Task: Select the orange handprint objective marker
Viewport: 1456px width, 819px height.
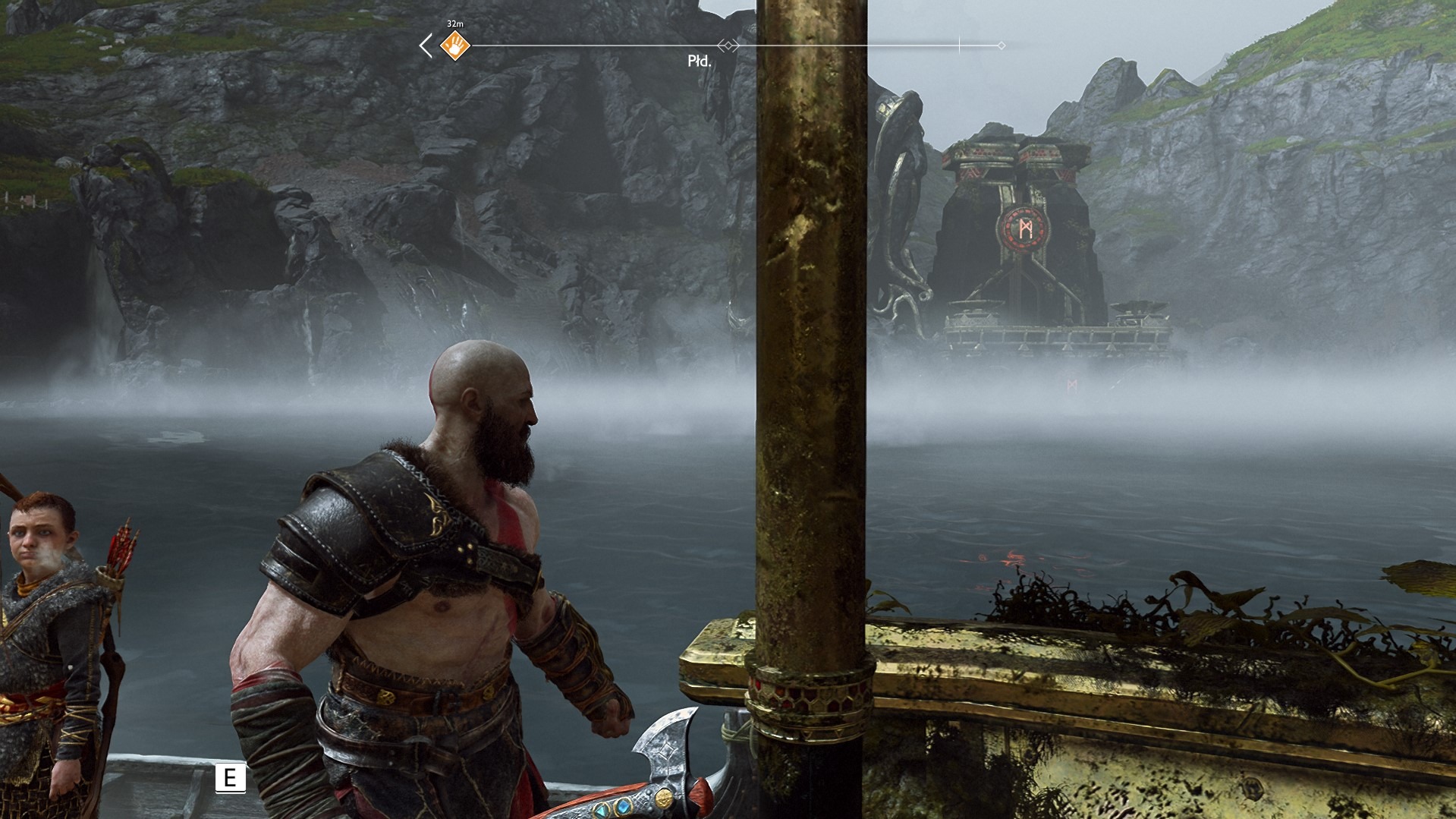Action: tap(455, 46)
